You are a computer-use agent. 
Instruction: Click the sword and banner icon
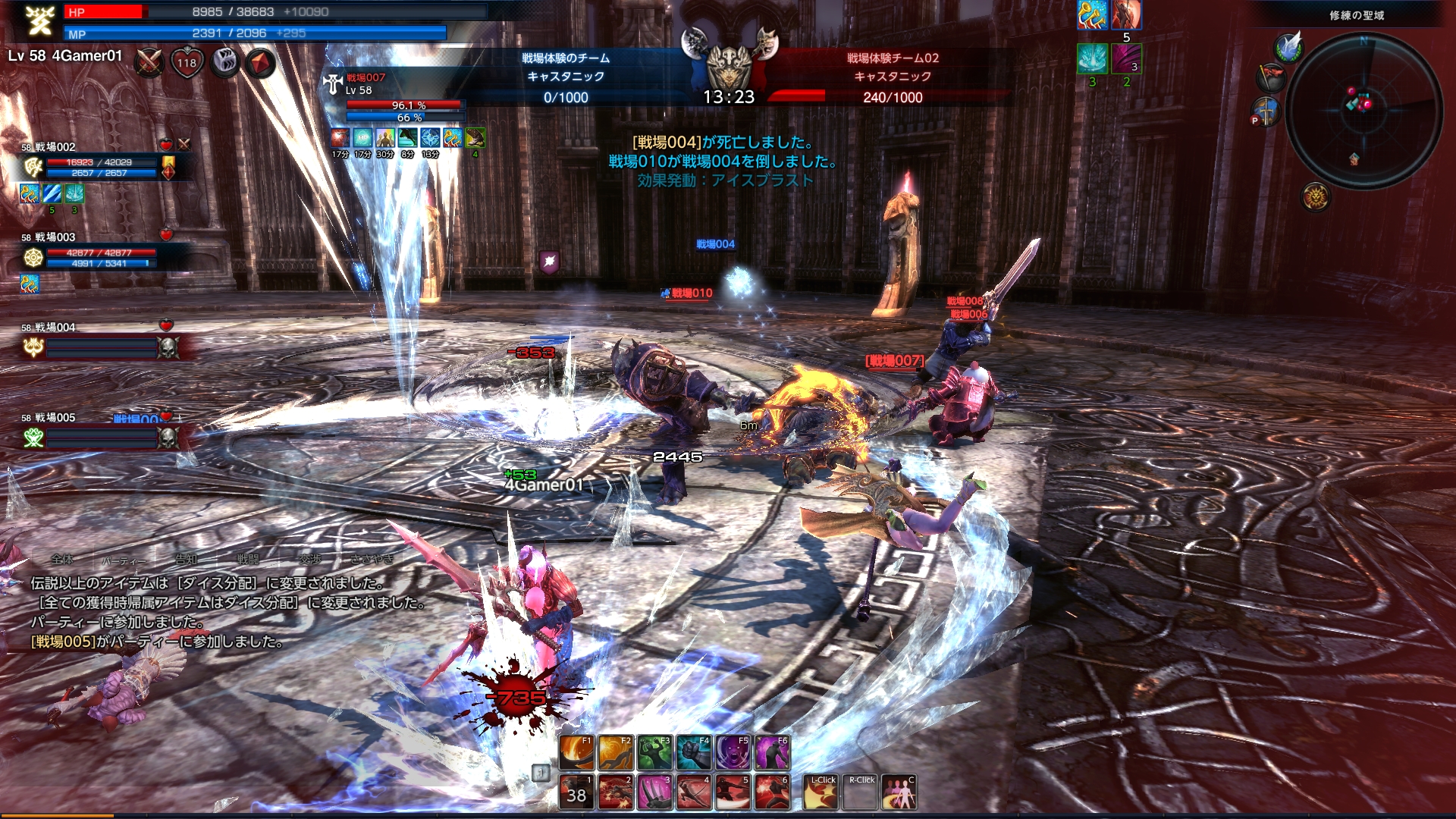pyautogui.click(x=1266, y=111)
